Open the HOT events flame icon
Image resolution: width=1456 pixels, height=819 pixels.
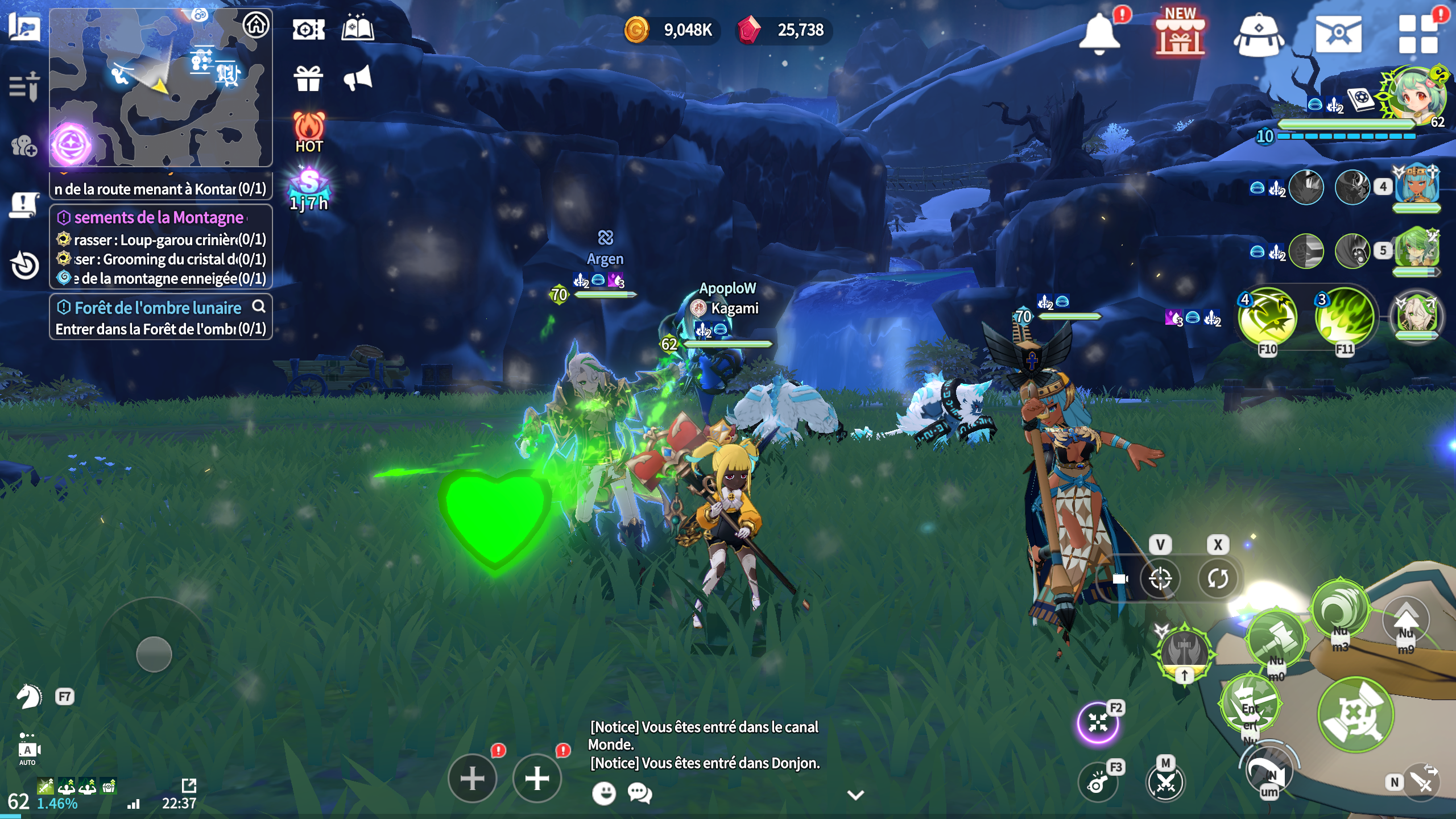pos(309,132)
